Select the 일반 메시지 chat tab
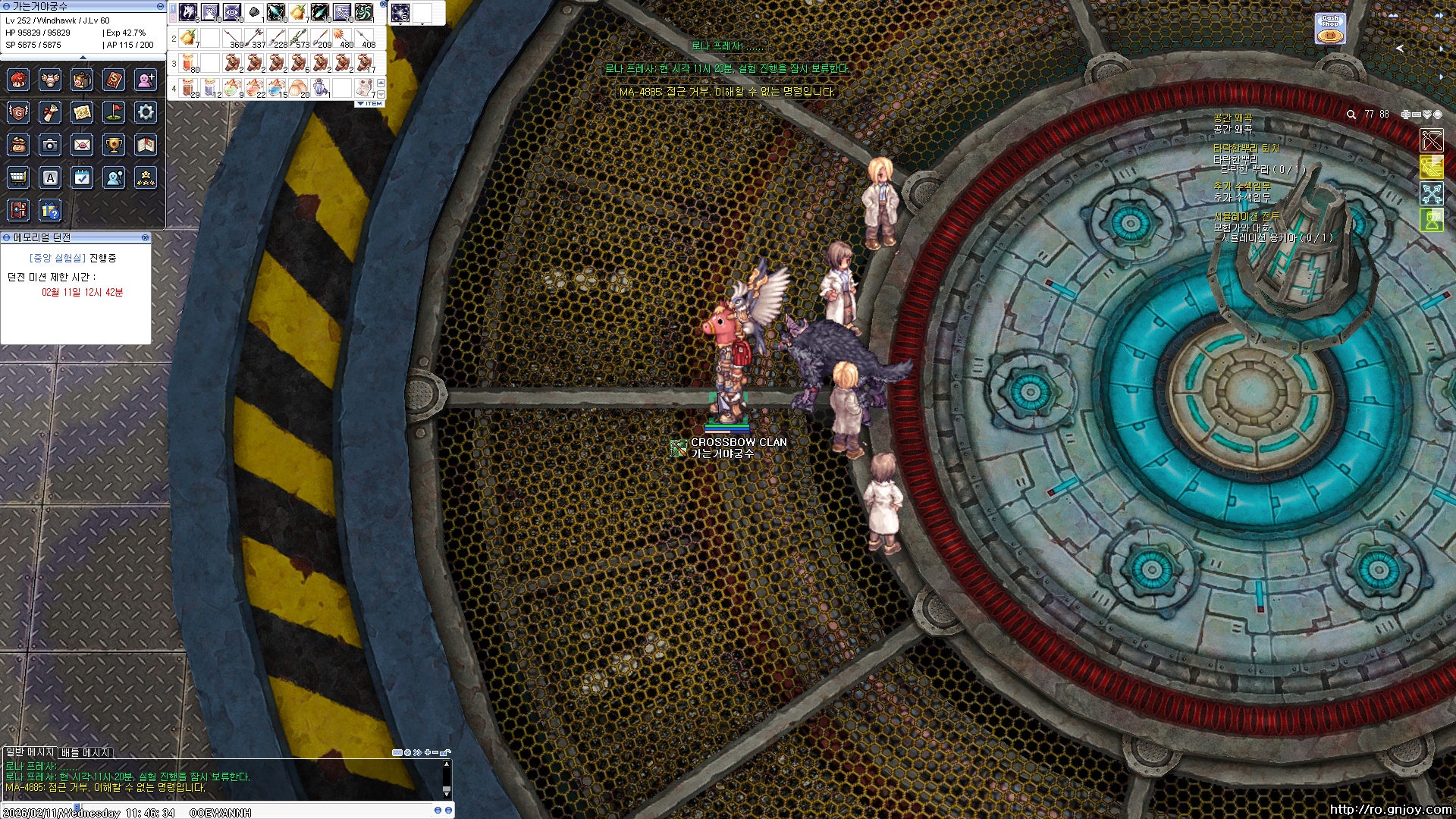 tap(30, 752)
